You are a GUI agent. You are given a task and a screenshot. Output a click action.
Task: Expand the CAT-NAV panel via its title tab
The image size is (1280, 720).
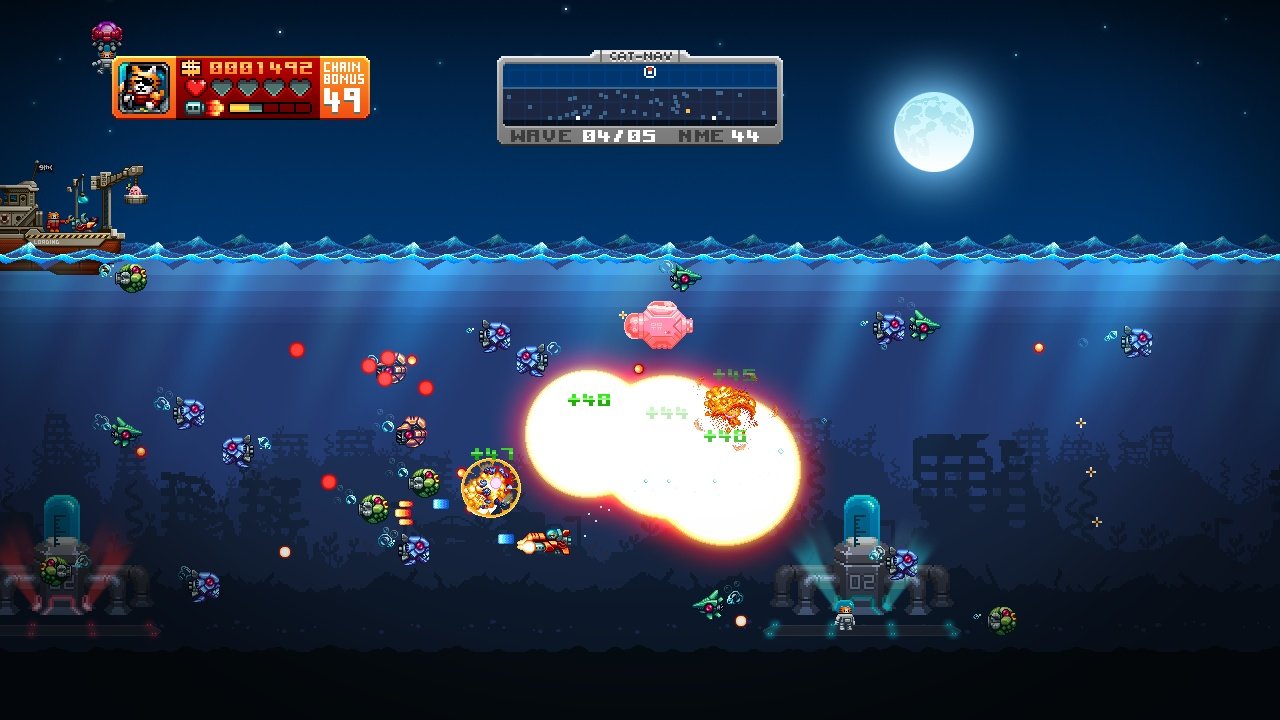[x=640, y=56]
